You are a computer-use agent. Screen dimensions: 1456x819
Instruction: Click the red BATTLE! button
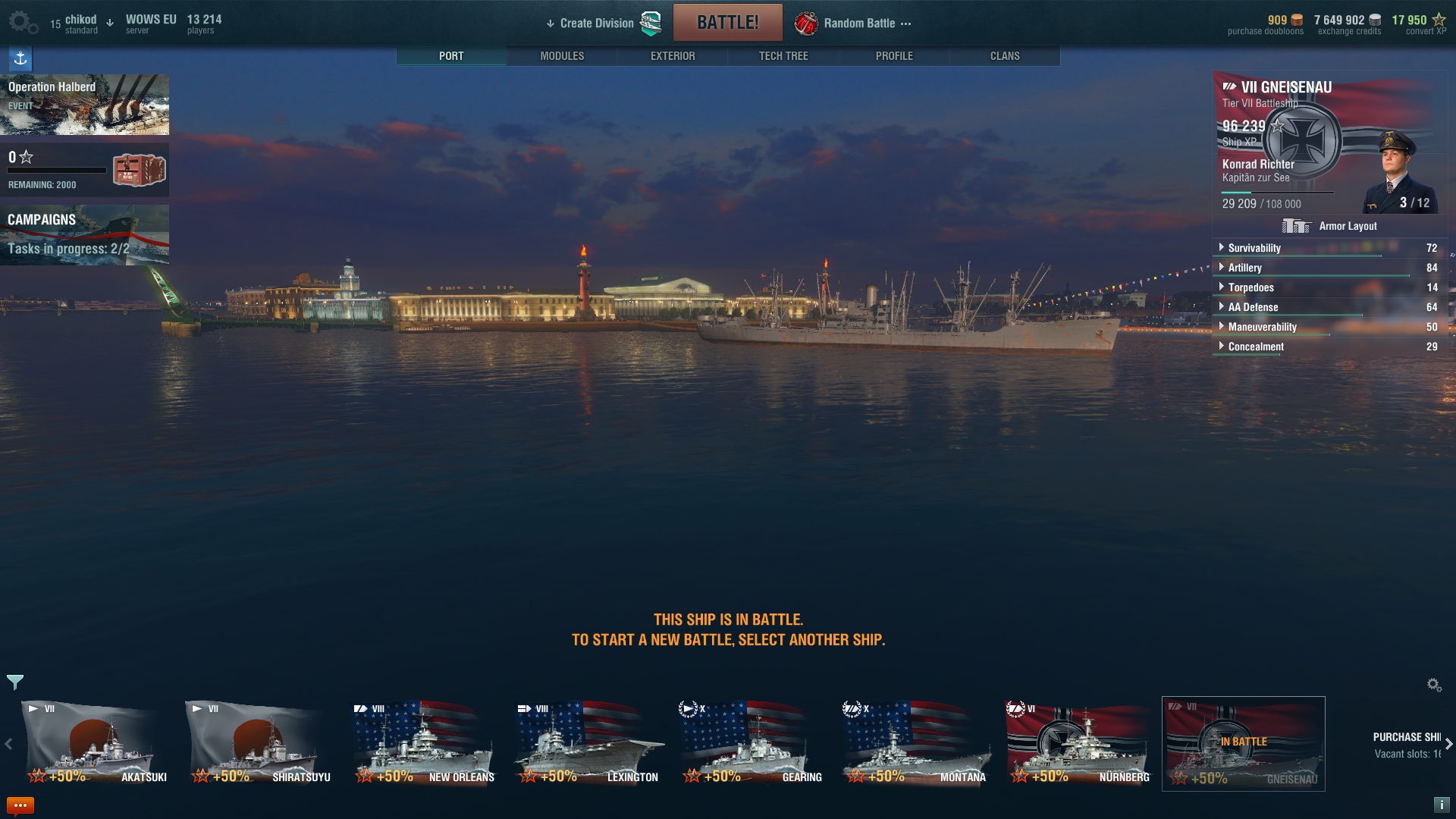[x=727, y=23]
